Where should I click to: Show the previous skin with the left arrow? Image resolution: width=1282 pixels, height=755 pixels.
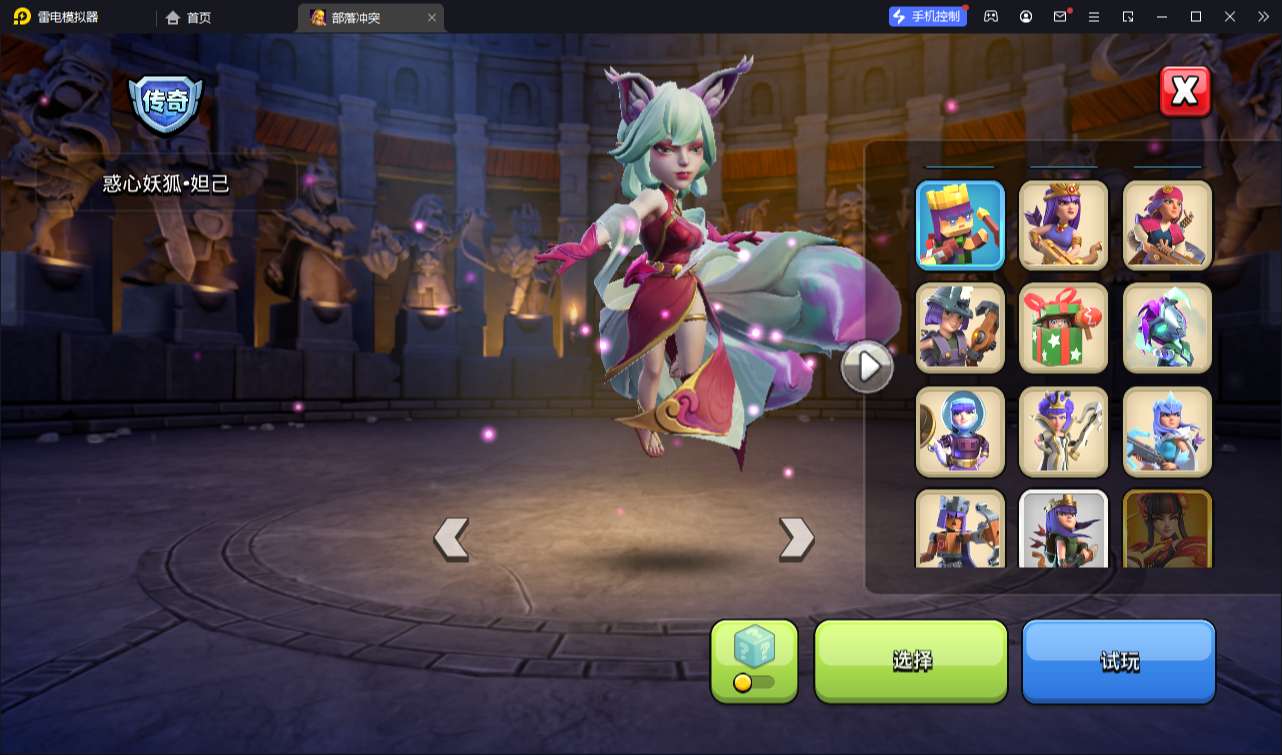[451, 539]
